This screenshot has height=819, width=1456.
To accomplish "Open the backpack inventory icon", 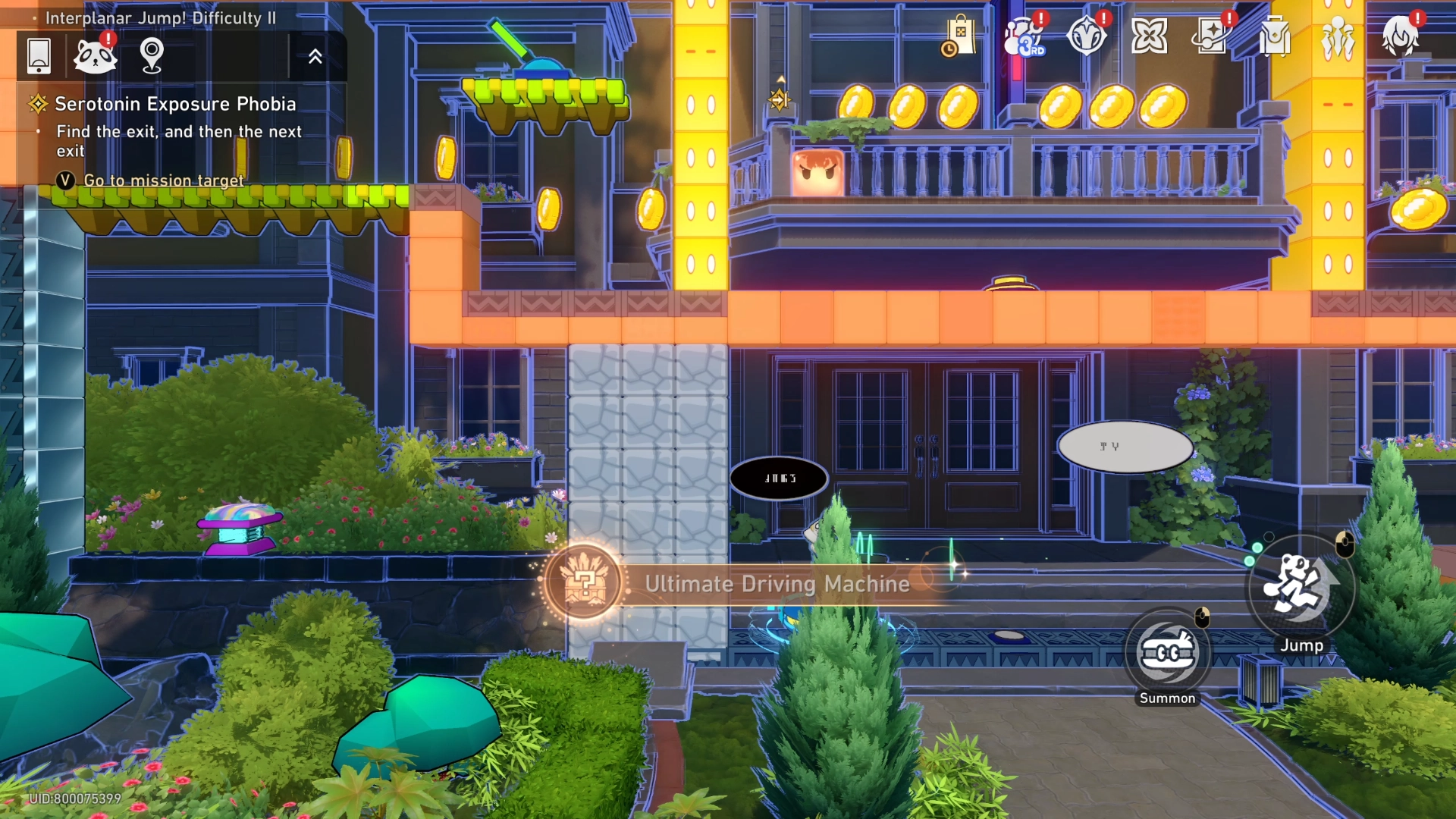I will (x=1275, y=36).
